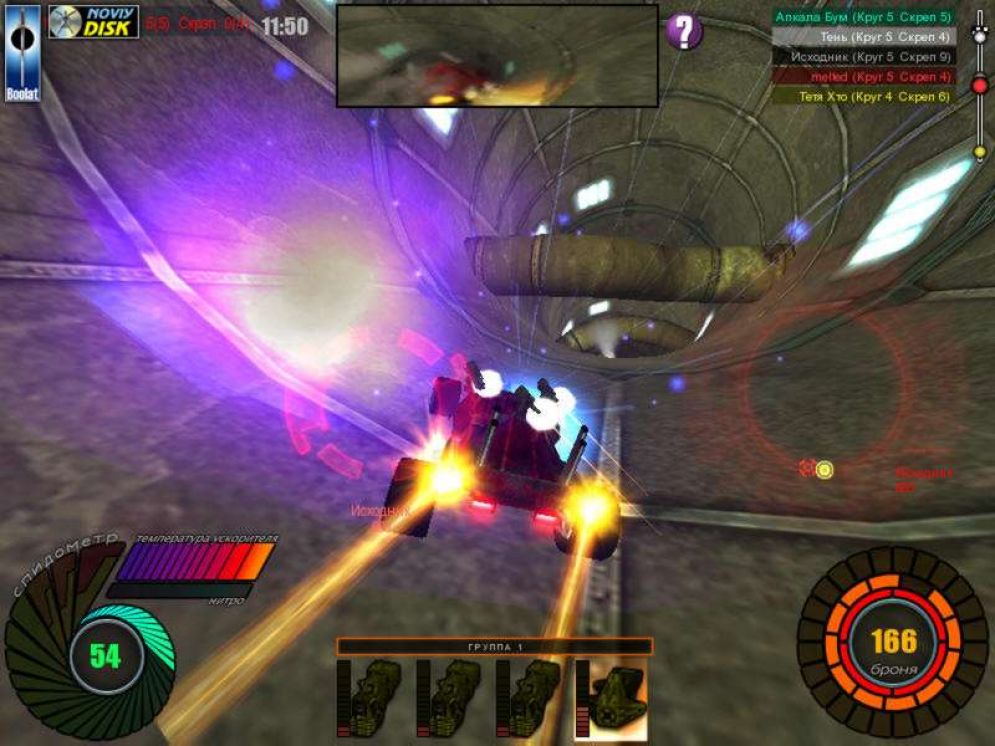Choose the Тень row in standings

click(863, 37)
